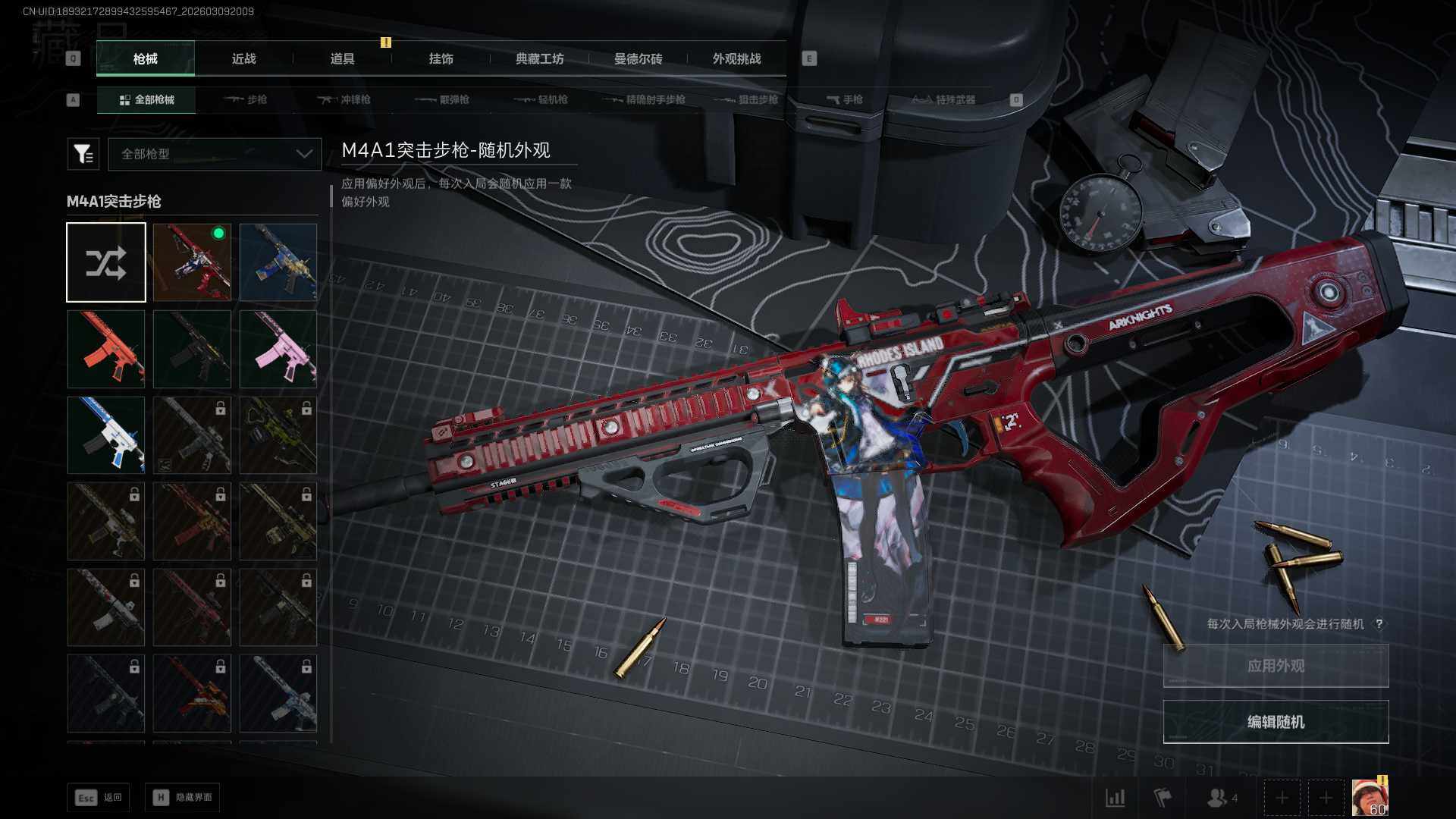Switch to the 近战 melee tab
This screenshot has height=819, width=1456.
[243, 59]
